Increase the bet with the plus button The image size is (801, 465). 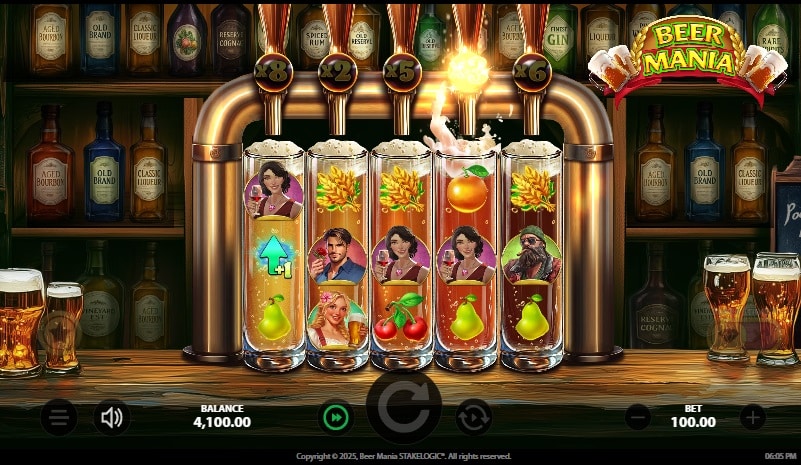click(752, 416)
